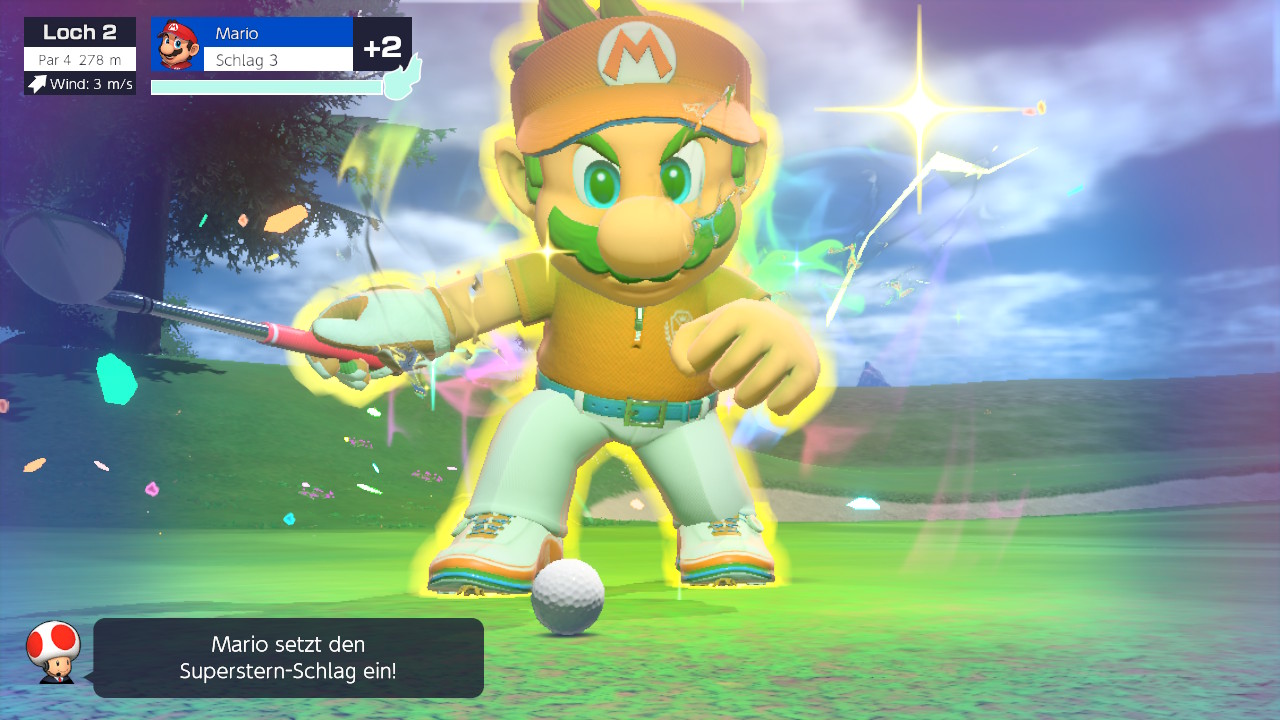Screen dimensions: 1280x720
Task: Open the Loch 2 hole info panel
Action: pyautogui.click(x=80, y=57)
